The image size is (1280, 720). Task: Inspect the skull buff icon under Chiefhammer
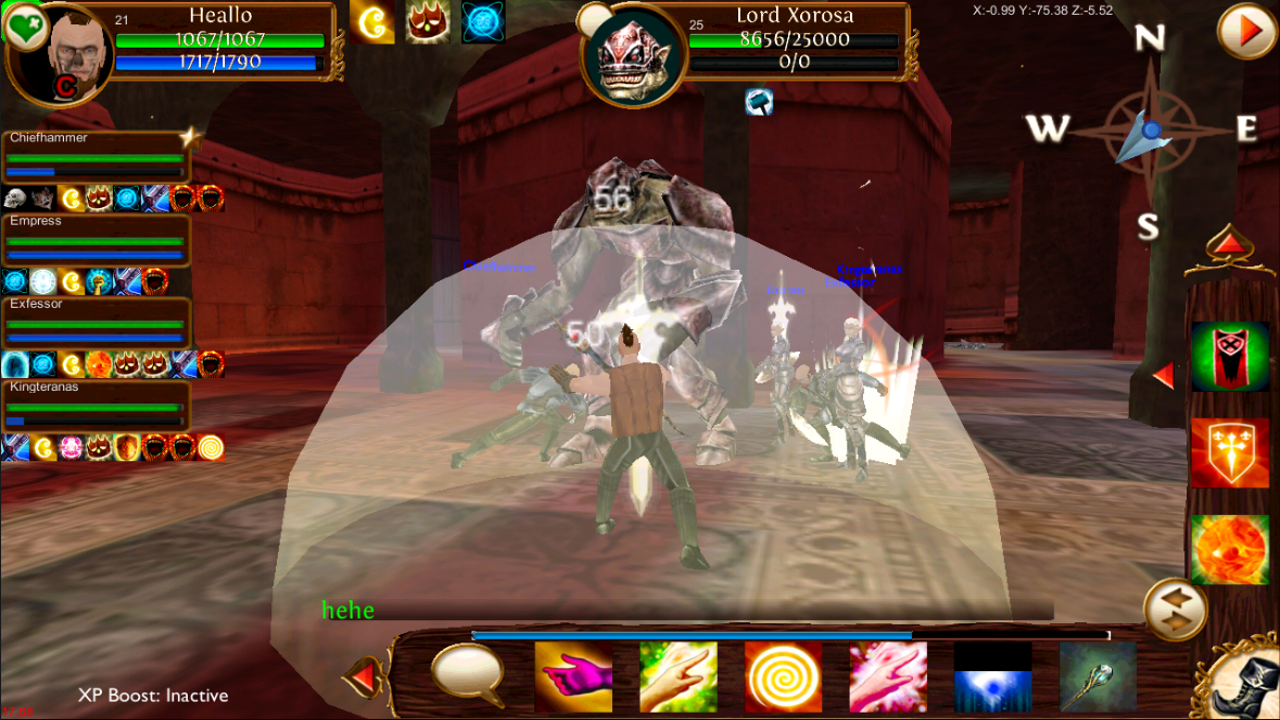coord(14,197)
